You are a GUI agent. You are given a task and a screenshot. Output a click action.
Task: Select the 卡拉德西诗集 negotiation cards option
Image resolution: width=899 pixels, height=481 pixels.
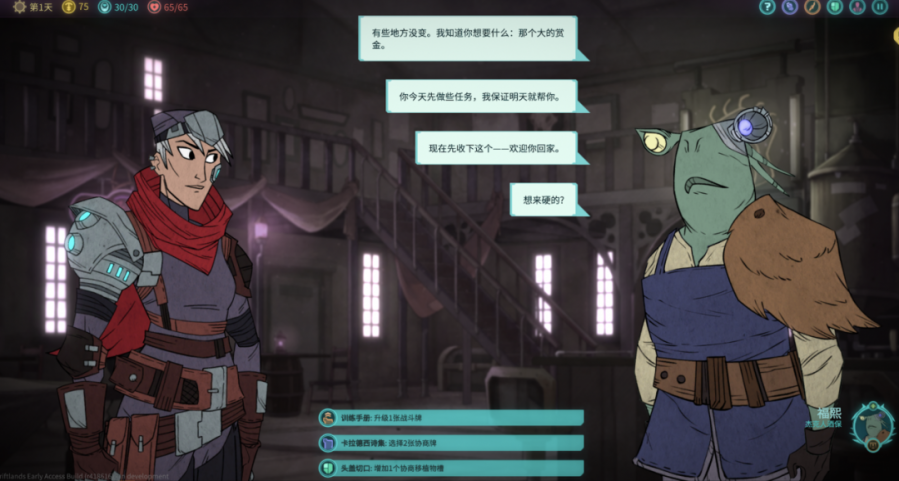[450, 443]
